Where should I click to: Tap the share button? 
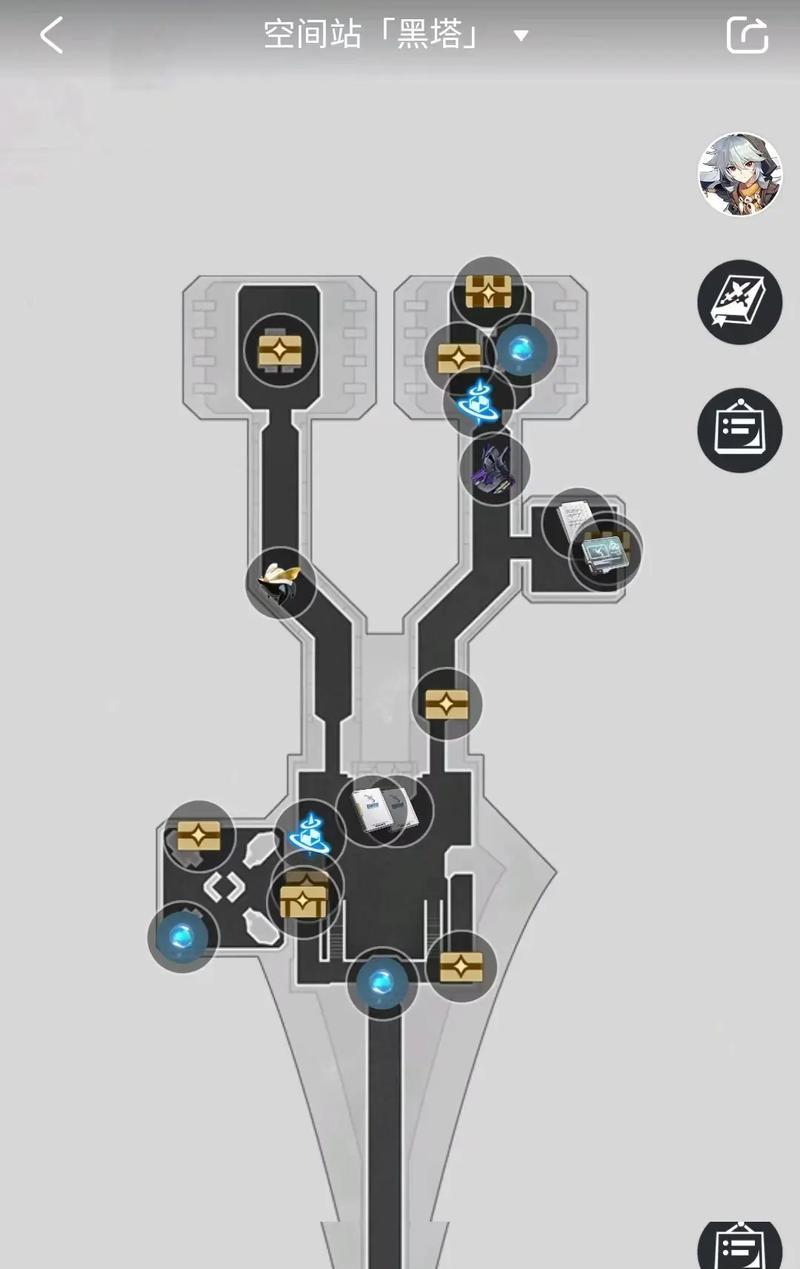[x=747, y=36]
